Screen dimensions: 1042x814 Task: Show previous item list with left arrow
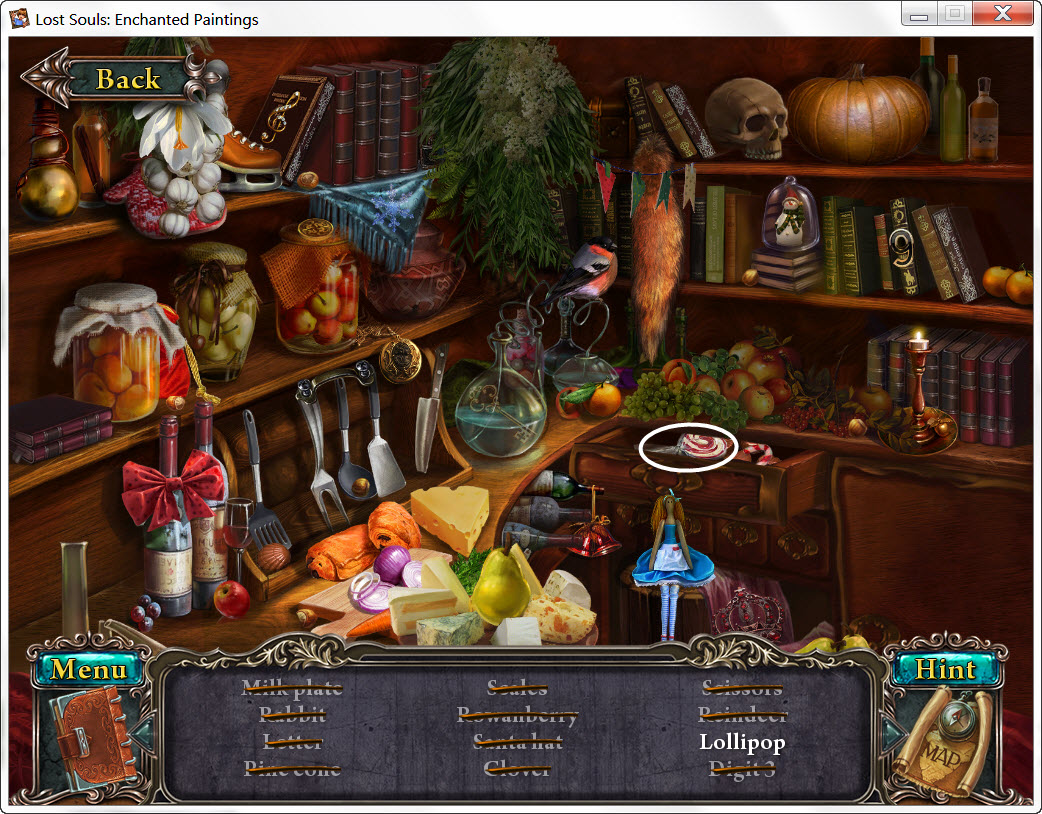tap(142, 736)
